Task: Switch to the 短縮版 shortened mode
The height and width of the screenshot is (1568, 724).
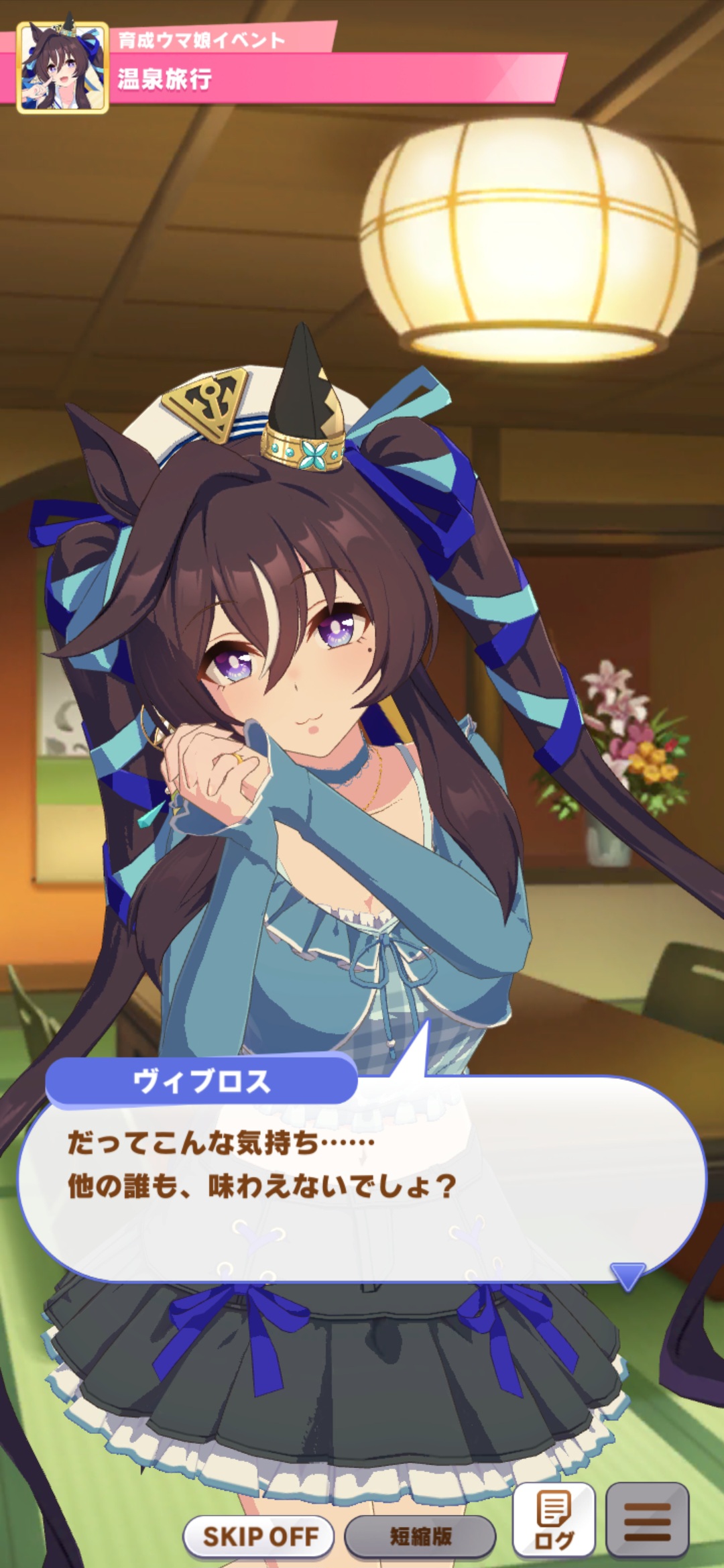Action: click(x=420, y=1535)
